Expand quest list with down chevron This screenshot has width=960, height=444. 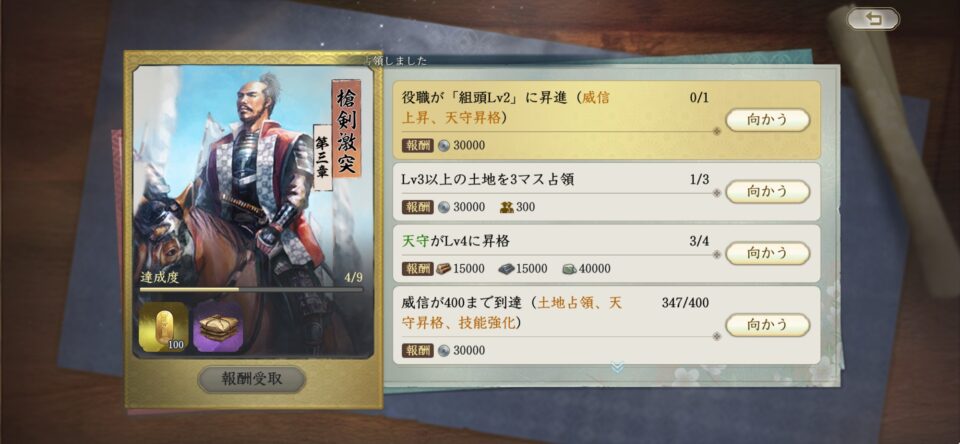(x=617, y=368)
